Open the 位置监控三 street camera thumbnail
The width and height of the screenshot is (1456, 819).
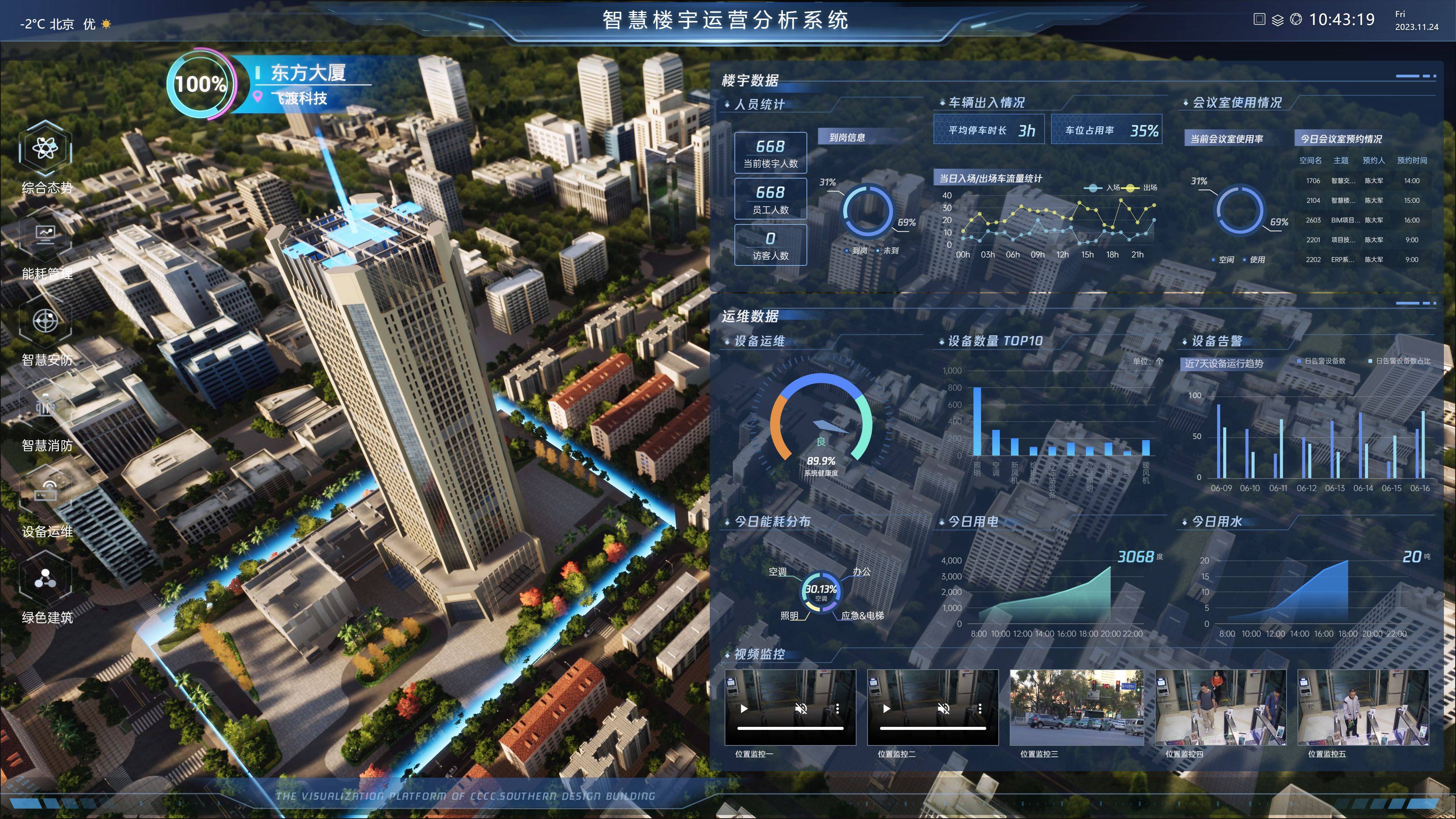(x=1076, y=707)
